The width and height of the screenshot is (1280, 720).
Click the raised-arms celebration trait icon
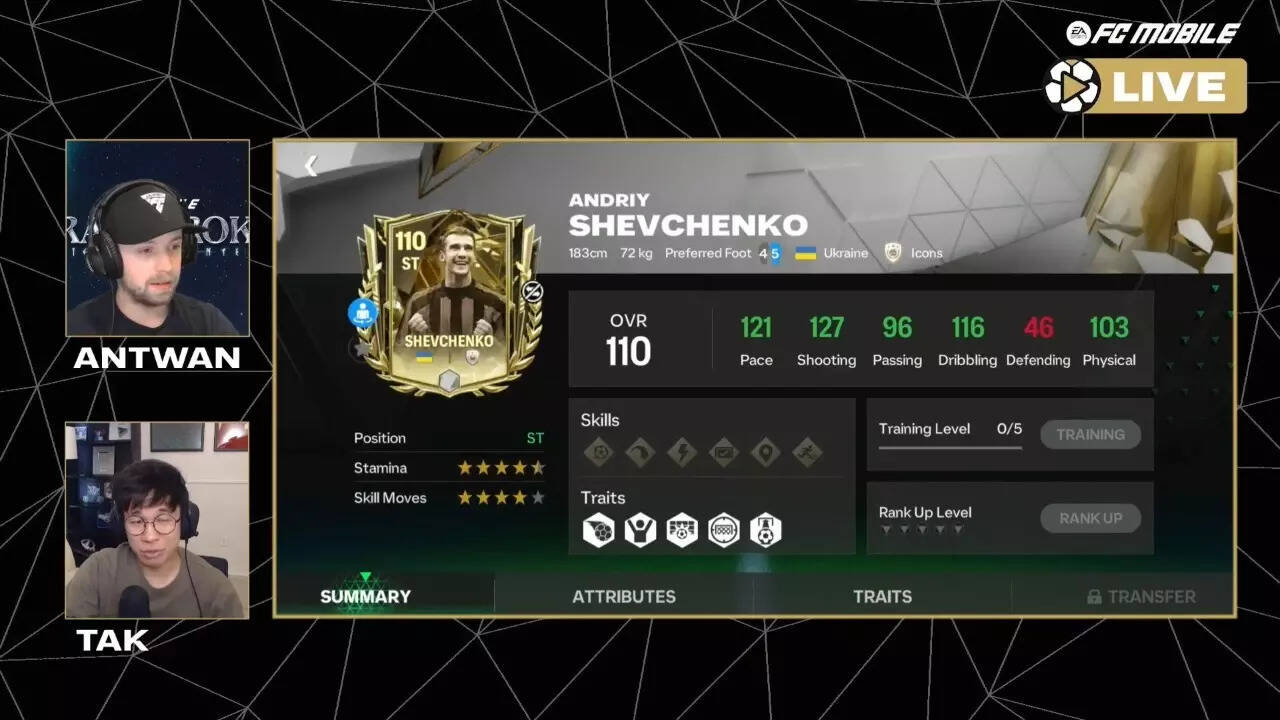pyautogui.click(x=640, y=528)
